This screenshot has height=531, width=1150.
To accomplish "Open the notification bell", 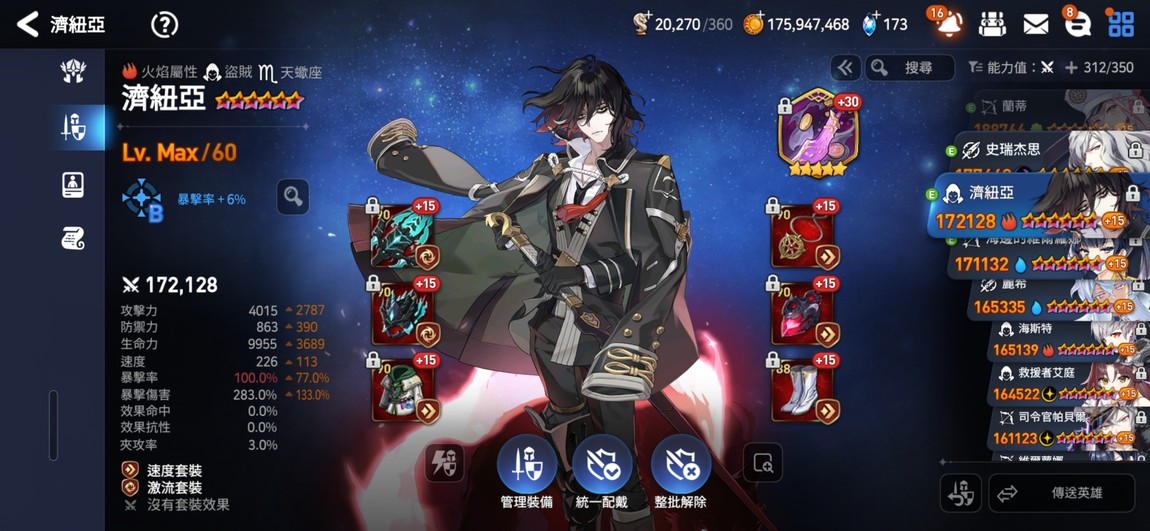I will [948, 24].
